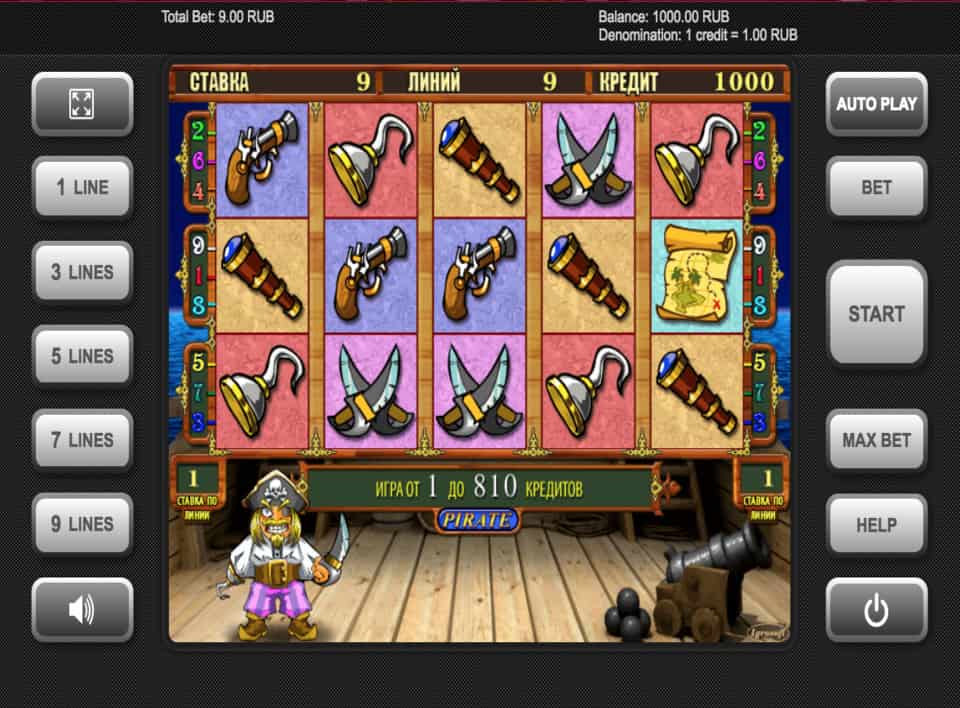The height and width of the screenshot is (708, 960).
Task: Open the HELP screen
Action: click(876, 524)
